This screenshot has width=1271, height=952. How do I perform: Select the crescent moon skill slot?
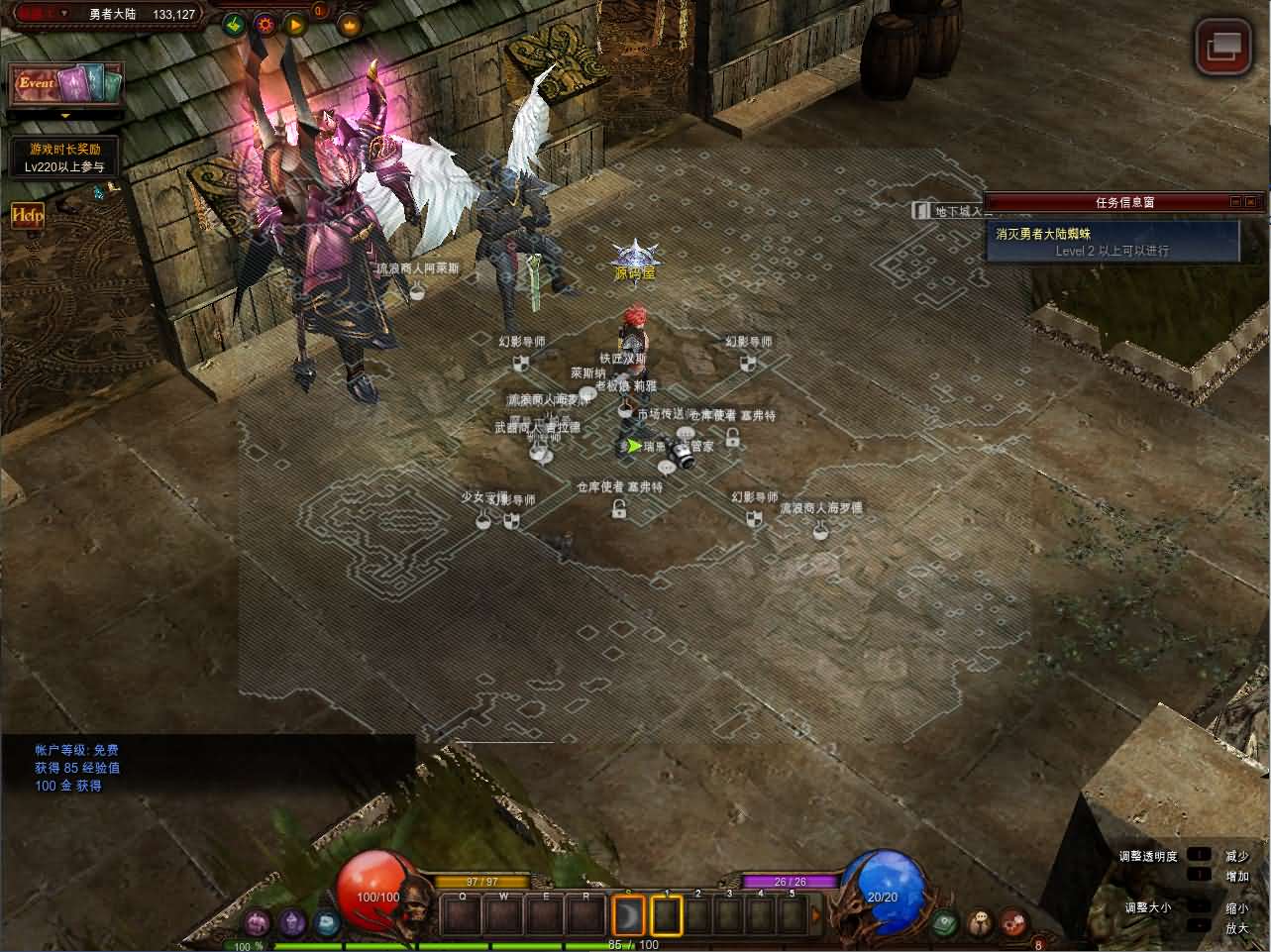coord(628,915)
